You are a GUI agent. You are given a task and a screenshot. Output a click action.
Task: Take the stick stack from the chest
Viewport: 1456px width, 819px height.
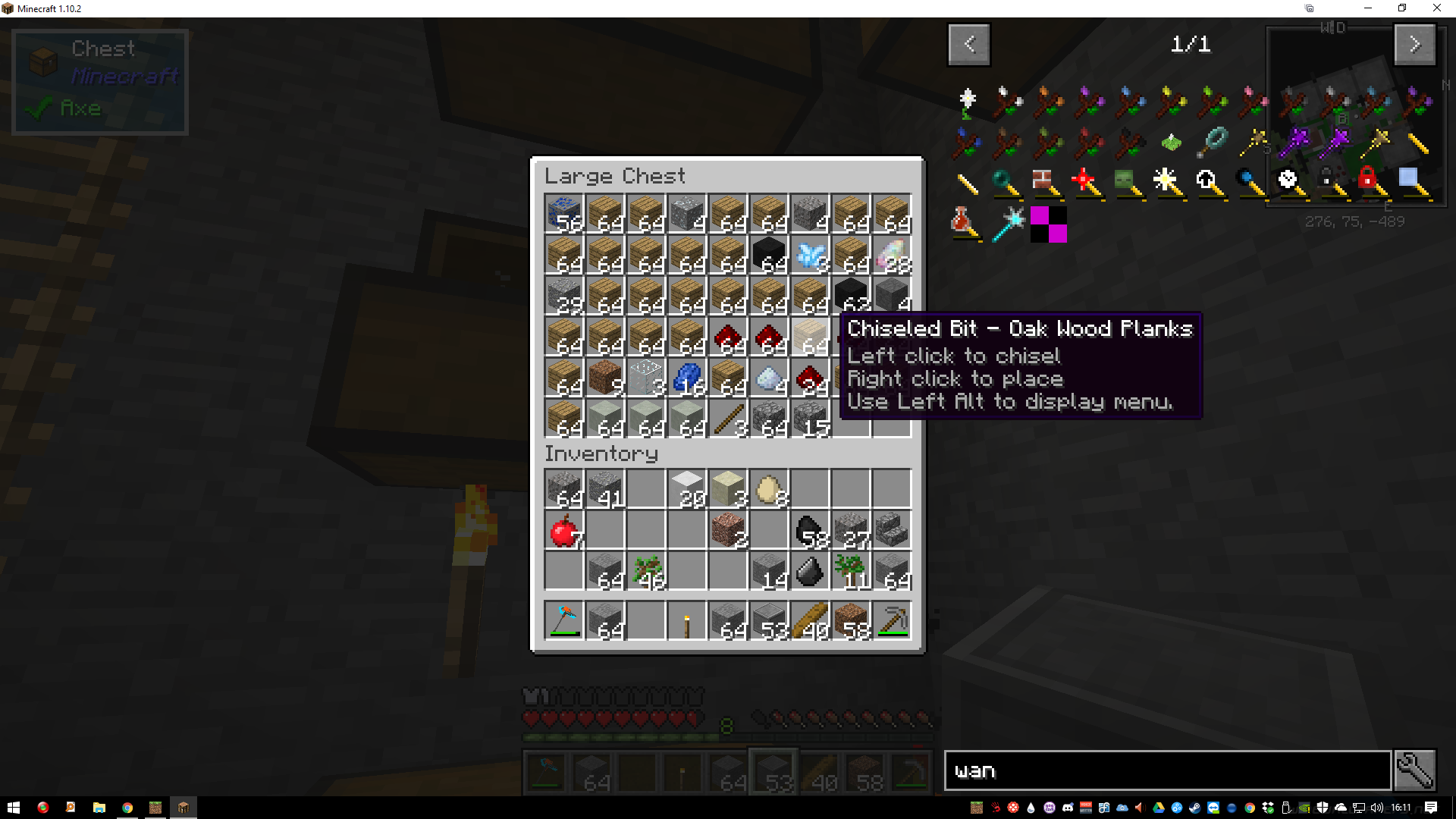(x=728, y=419)
